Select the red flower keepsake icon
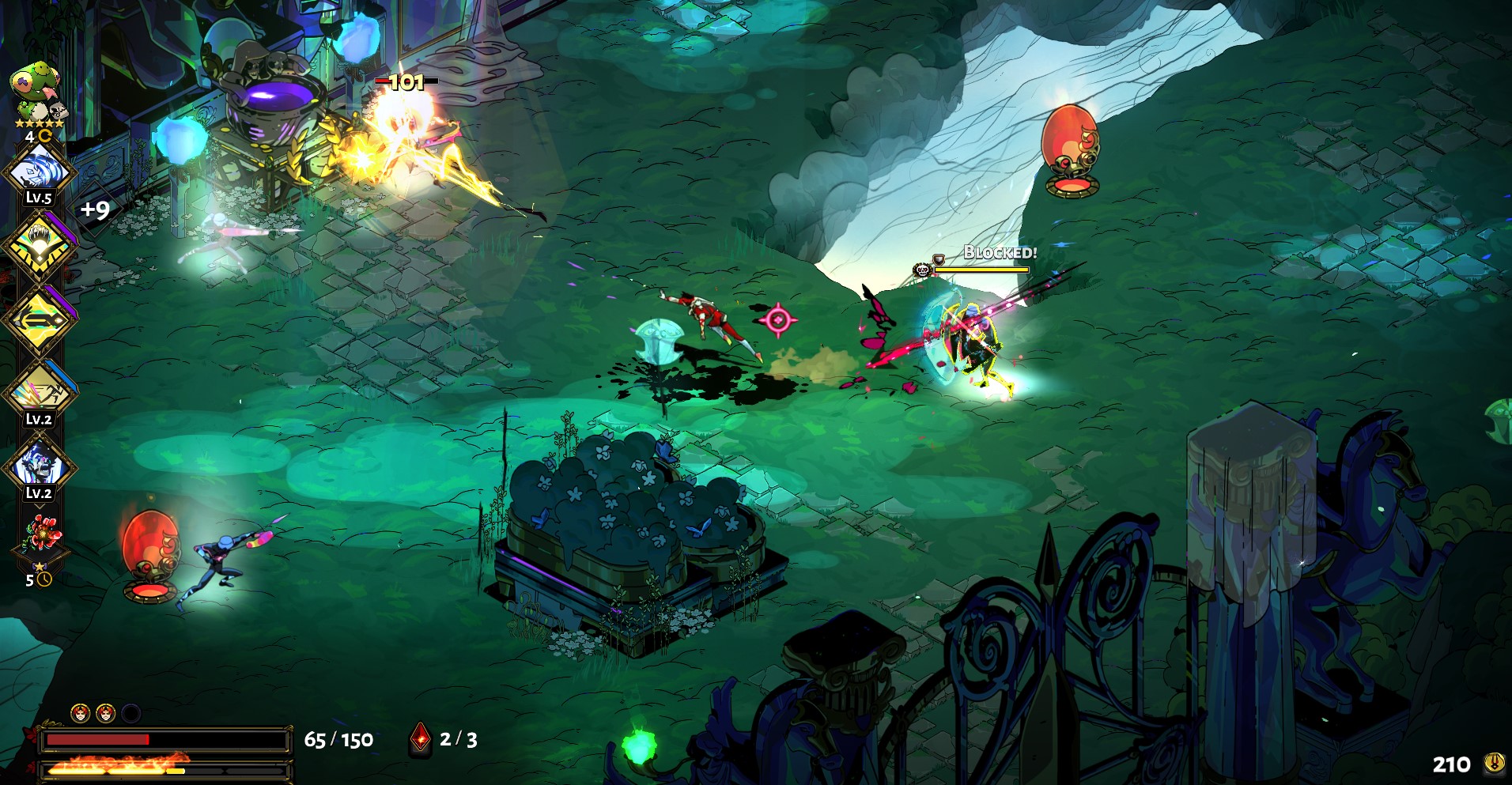The image size is (1512, 785). pyautogui.click(x=41, y=535)
